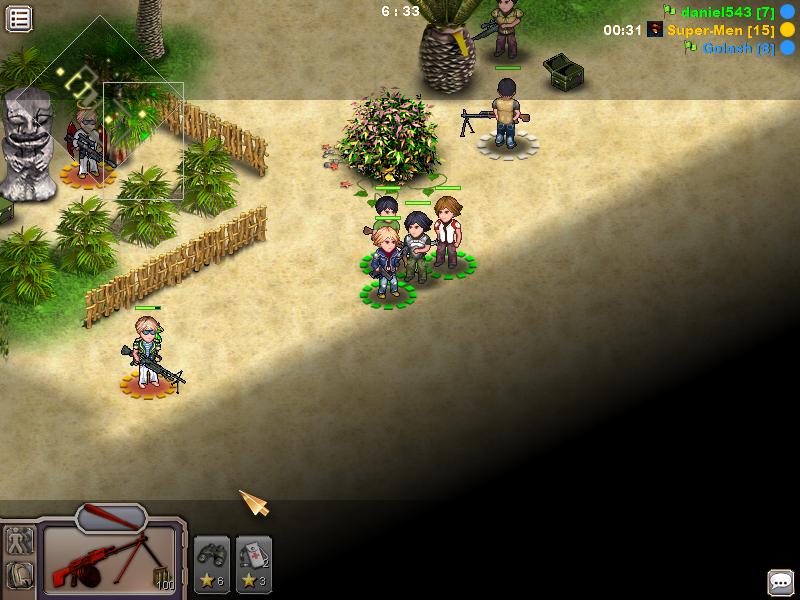Use the binoculars item
Viewport: 800px width, 600px height.
pos(212,562)
